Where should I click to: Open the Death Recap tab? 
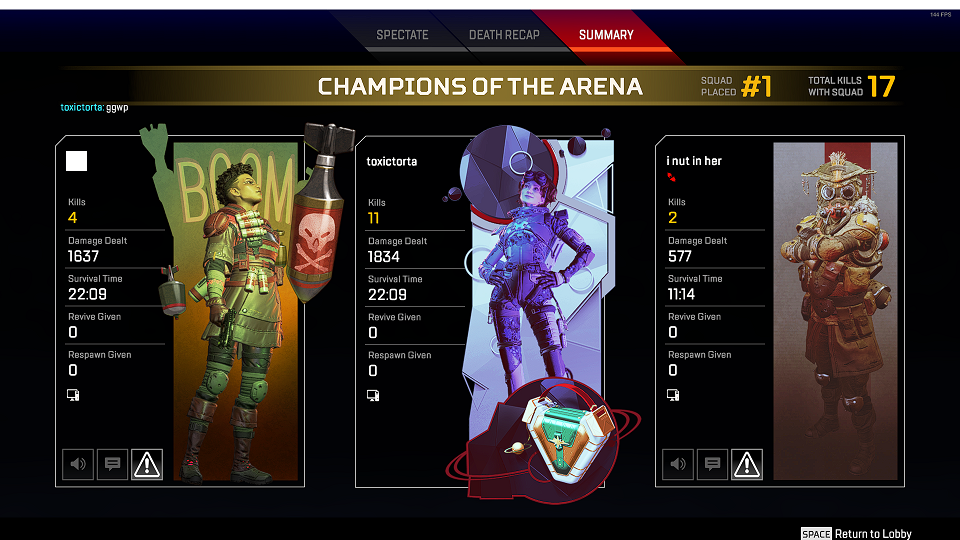click(x=504, y=35)
